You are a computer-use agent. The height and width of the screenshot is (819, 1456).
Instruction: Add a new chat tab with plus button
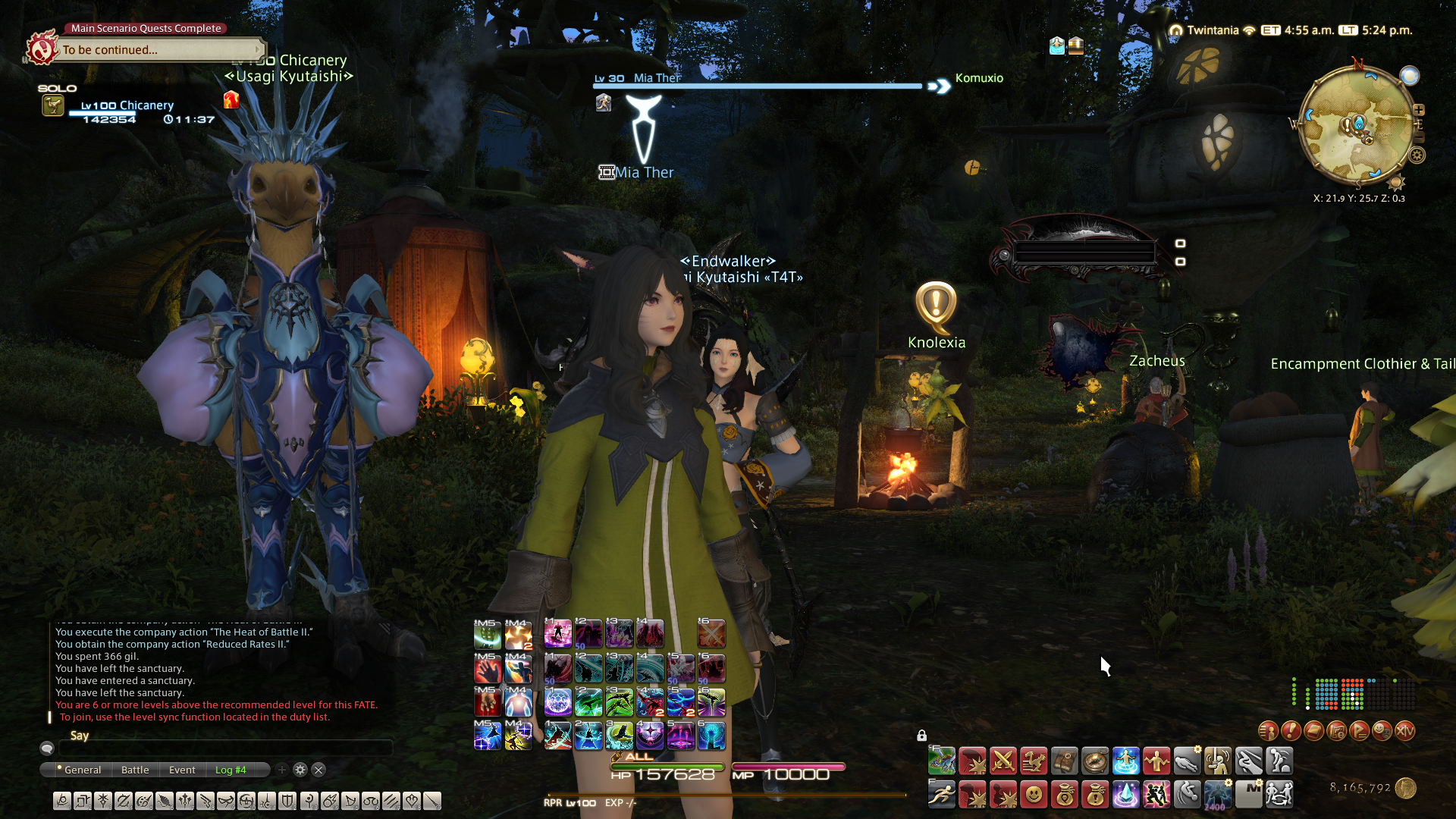(282, 770)
